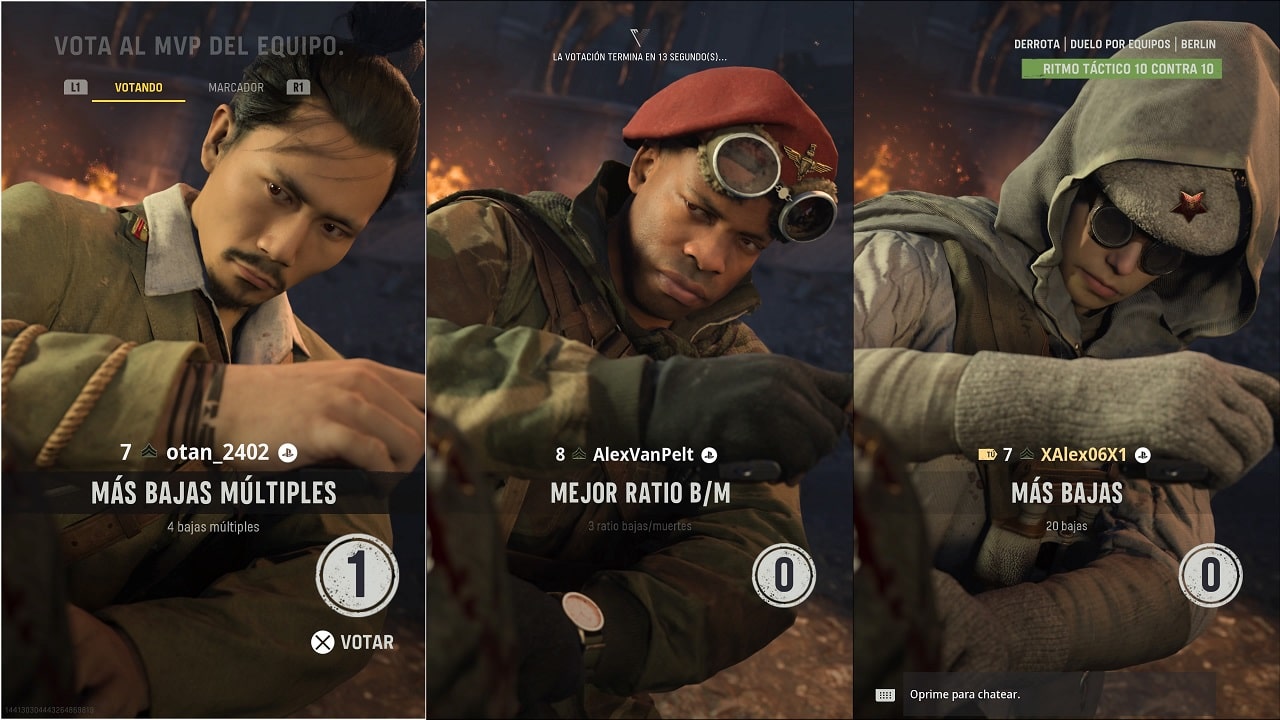Select otan_2402's Más Bajas Múltiples card
The image size is (1280, 720).
tap(213, 492)
